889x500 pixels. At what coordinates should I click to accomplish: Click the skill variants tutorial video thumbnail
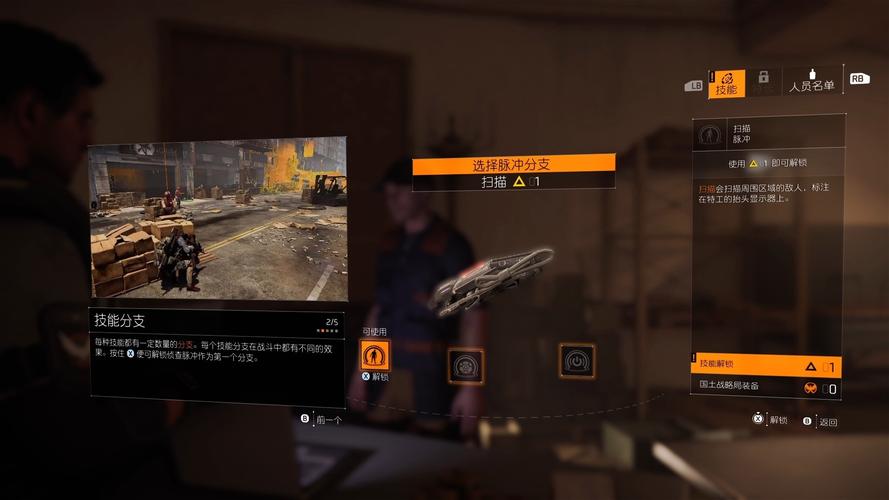(217, 219)
